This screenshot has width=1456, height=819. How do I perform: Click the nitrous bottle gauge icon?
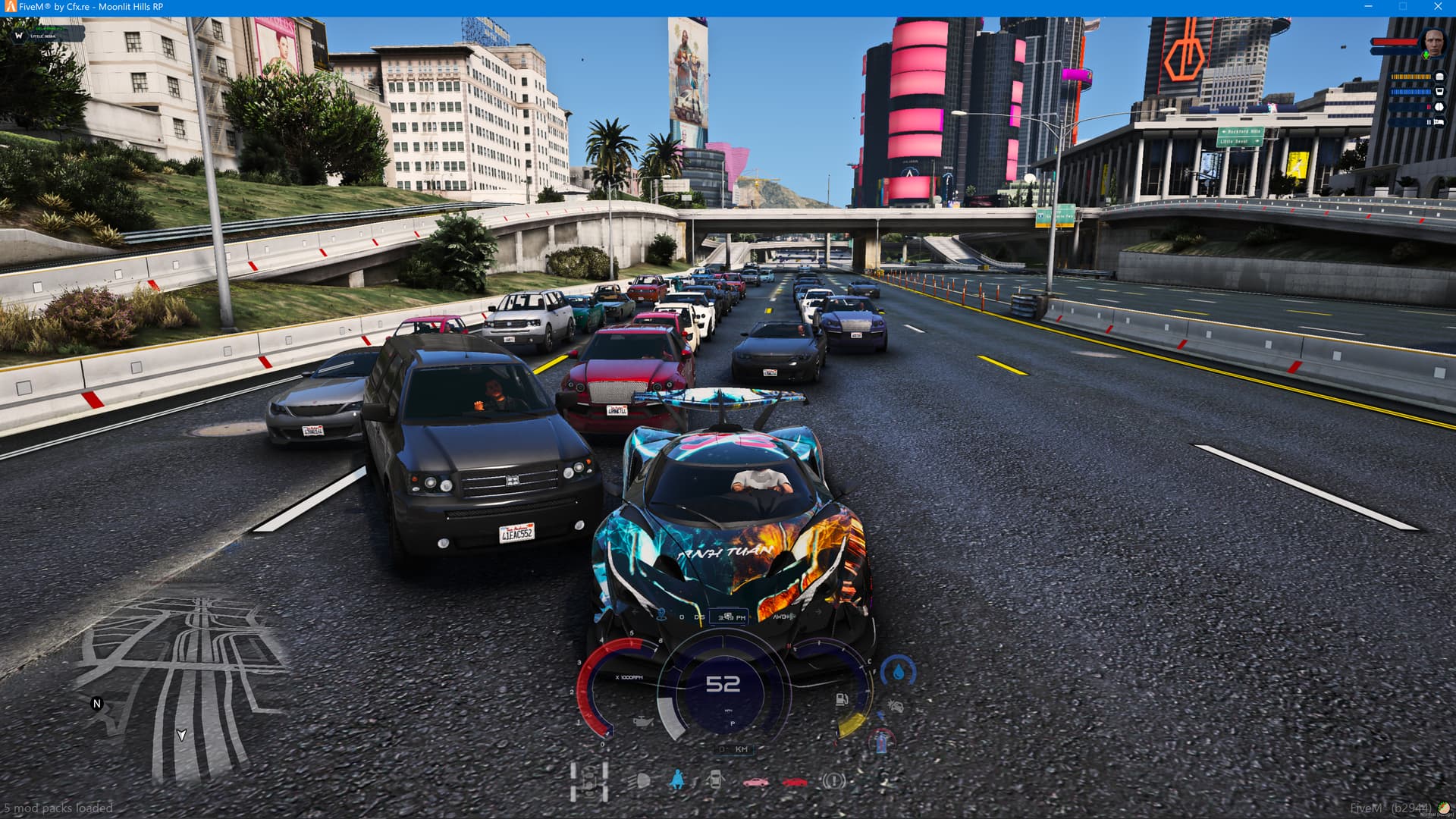[881, 739]
